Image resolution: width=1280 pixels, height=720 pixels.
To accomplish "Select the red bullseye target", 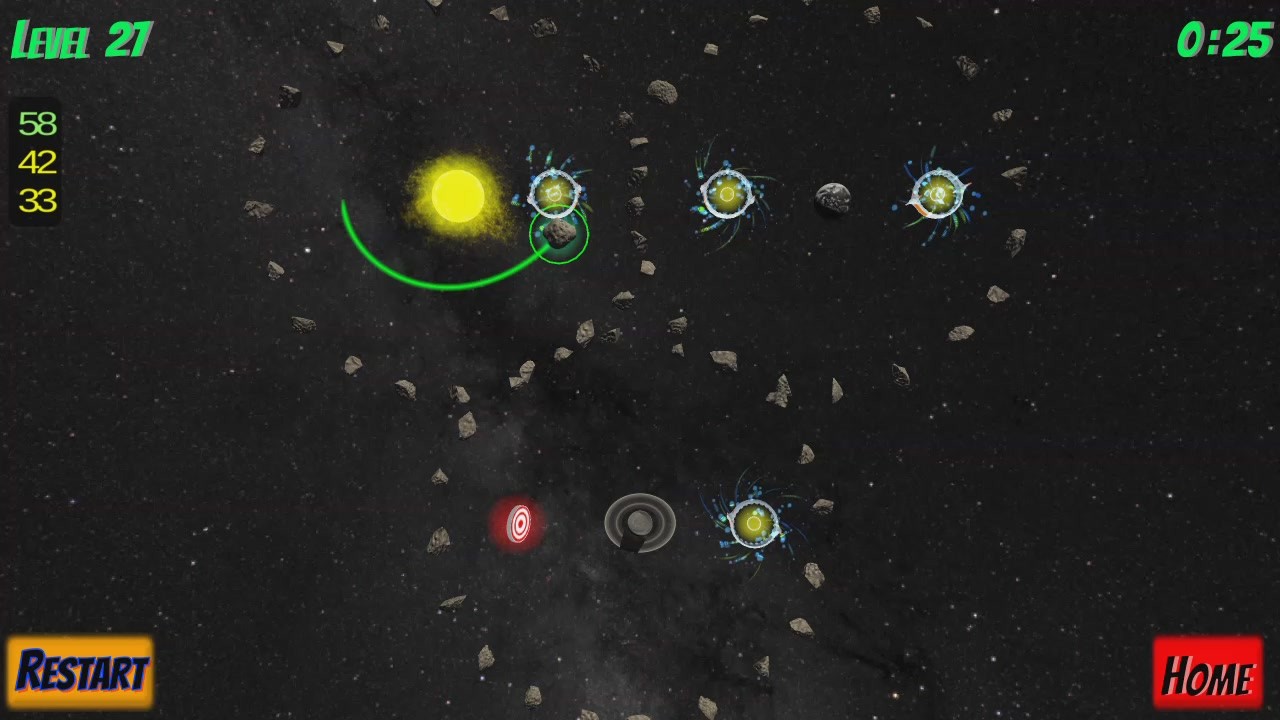I will click(x=520, y=524).
